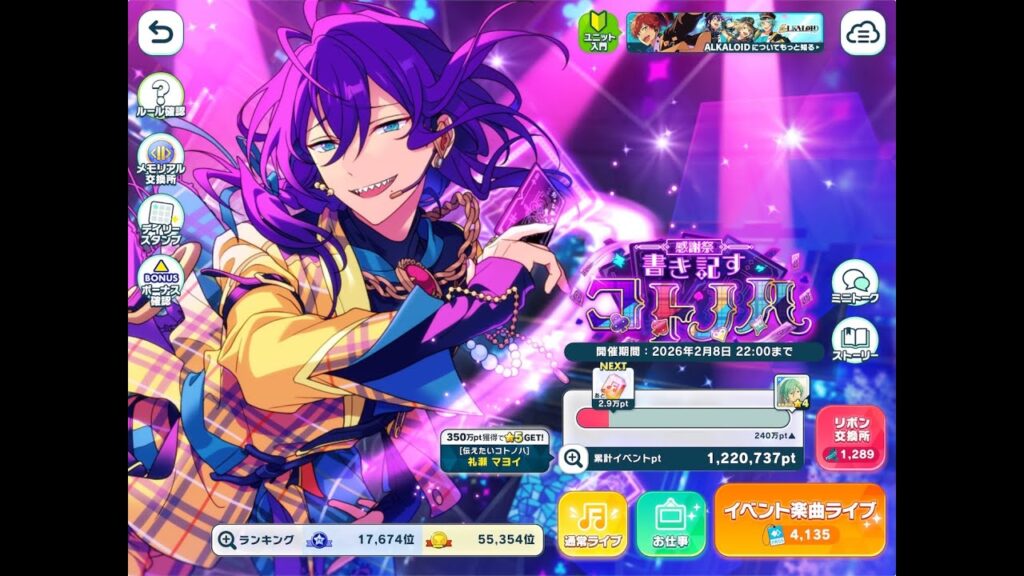Tap the ALKALOID banner at top
1024x576 pixels.
[x=725, y=33]
